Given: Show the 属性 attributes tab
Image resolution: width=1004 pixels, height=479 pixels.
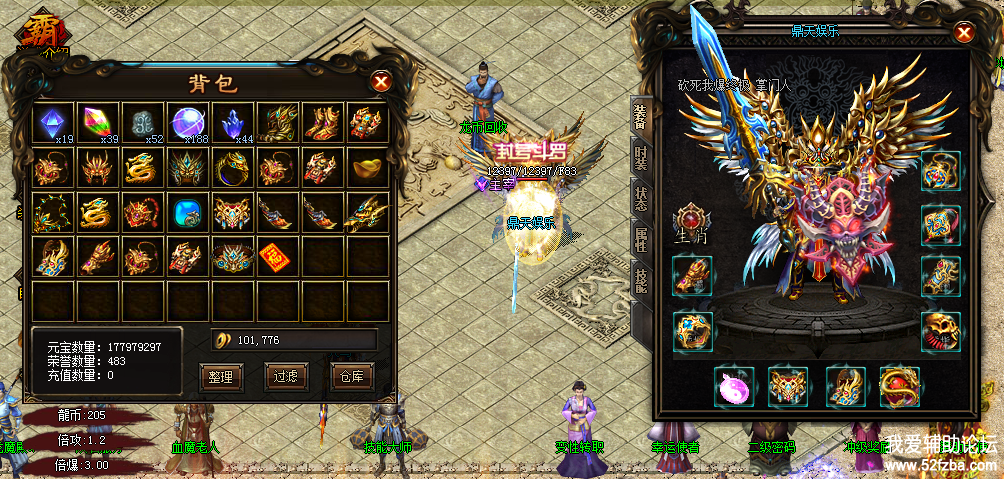Looking at the screenshot, I should (640, 236).
